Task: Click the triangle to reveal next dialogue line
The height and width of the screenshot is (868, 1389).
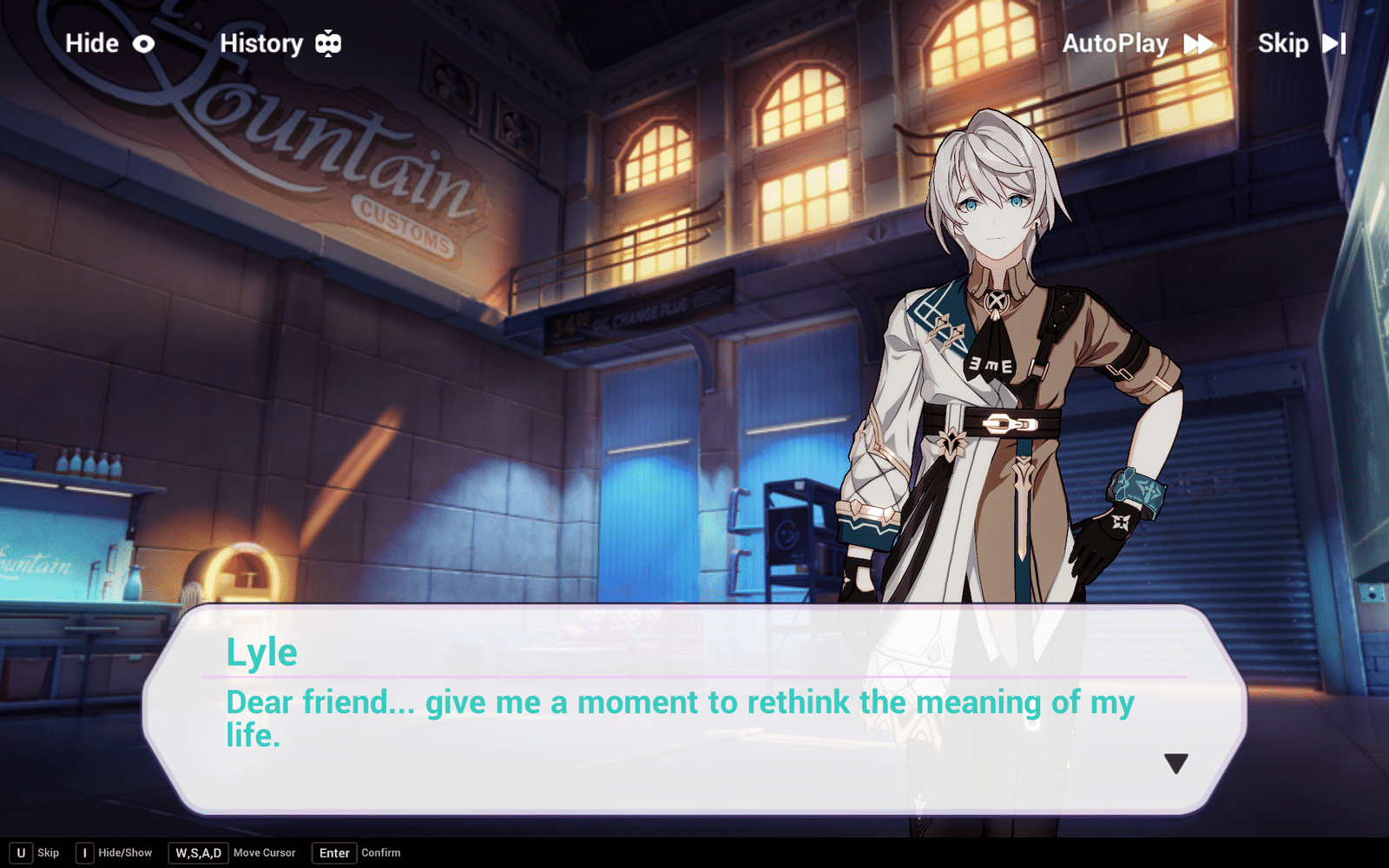Action: click(x=1178, y=765)
